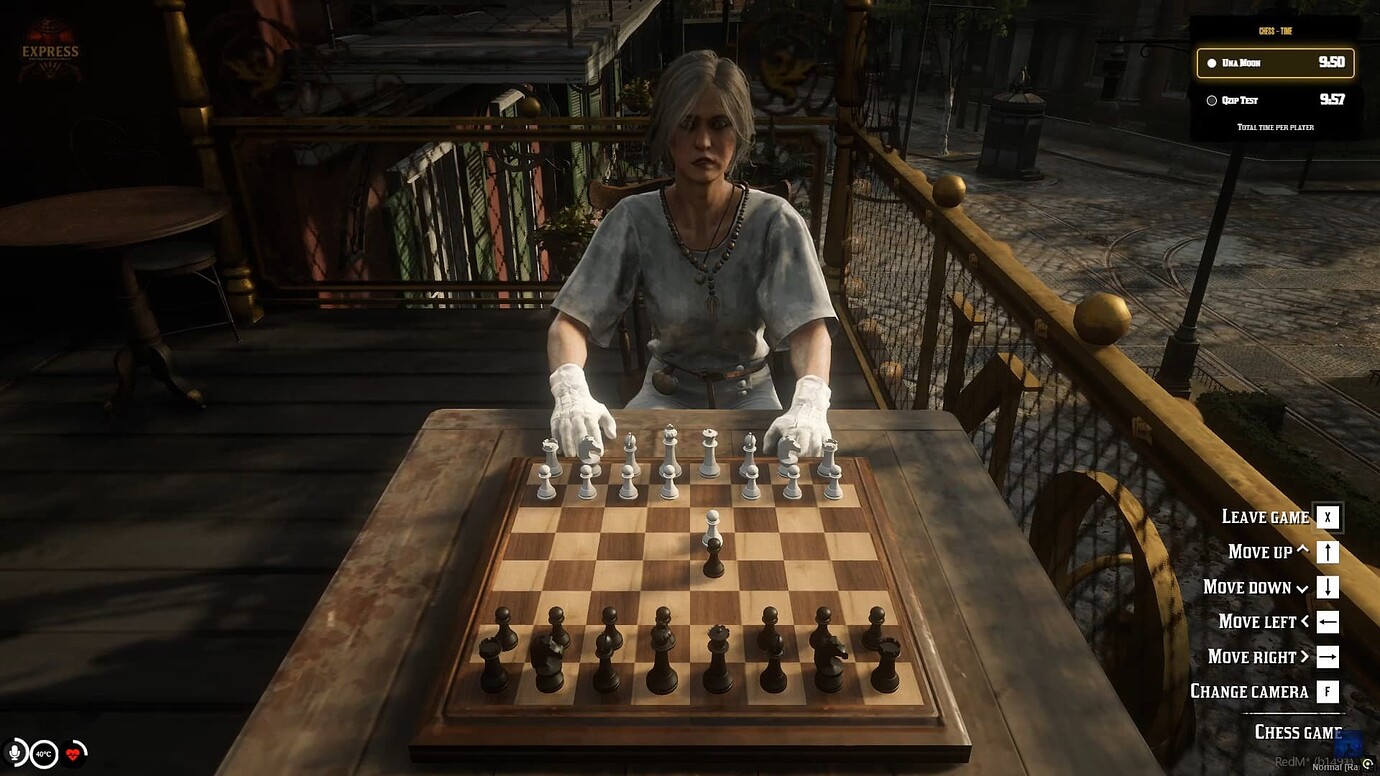Click the down arrow key icon for Move down
Image resolution: width=1380 pixels, height=776 pixels.
pos(1328,587)
